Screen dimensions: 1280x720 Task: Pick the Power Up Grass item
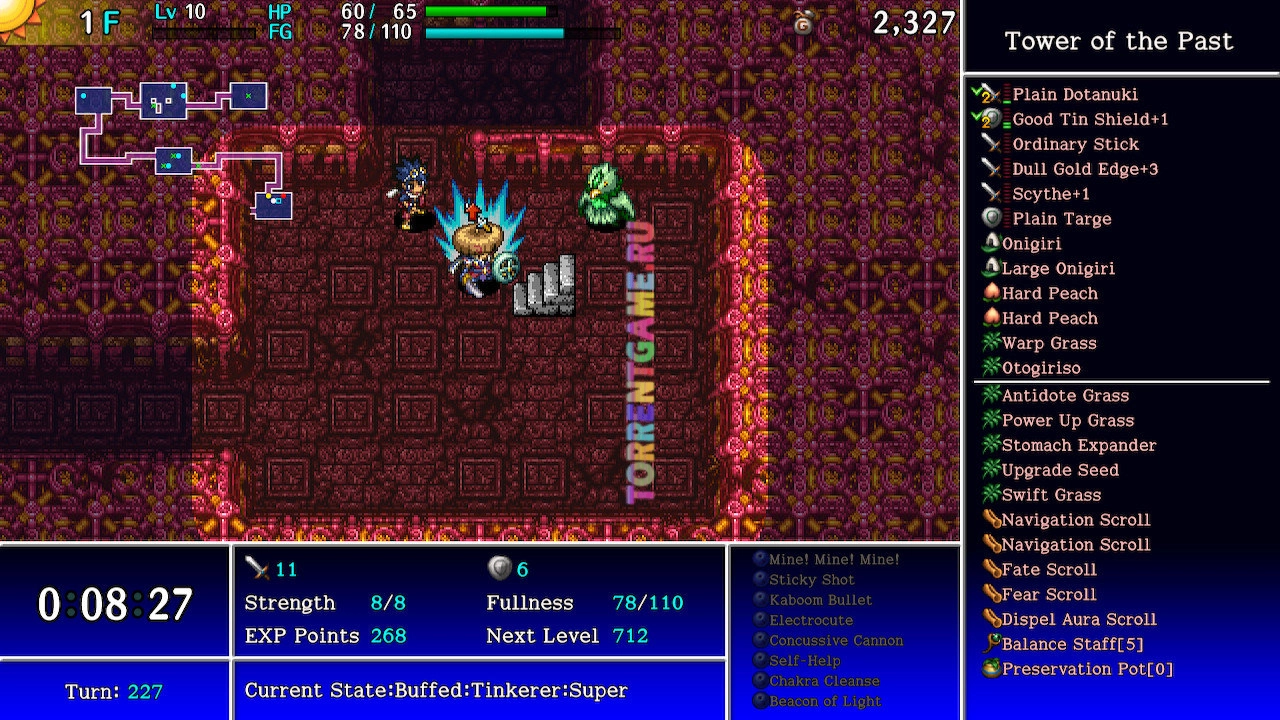1067,421
